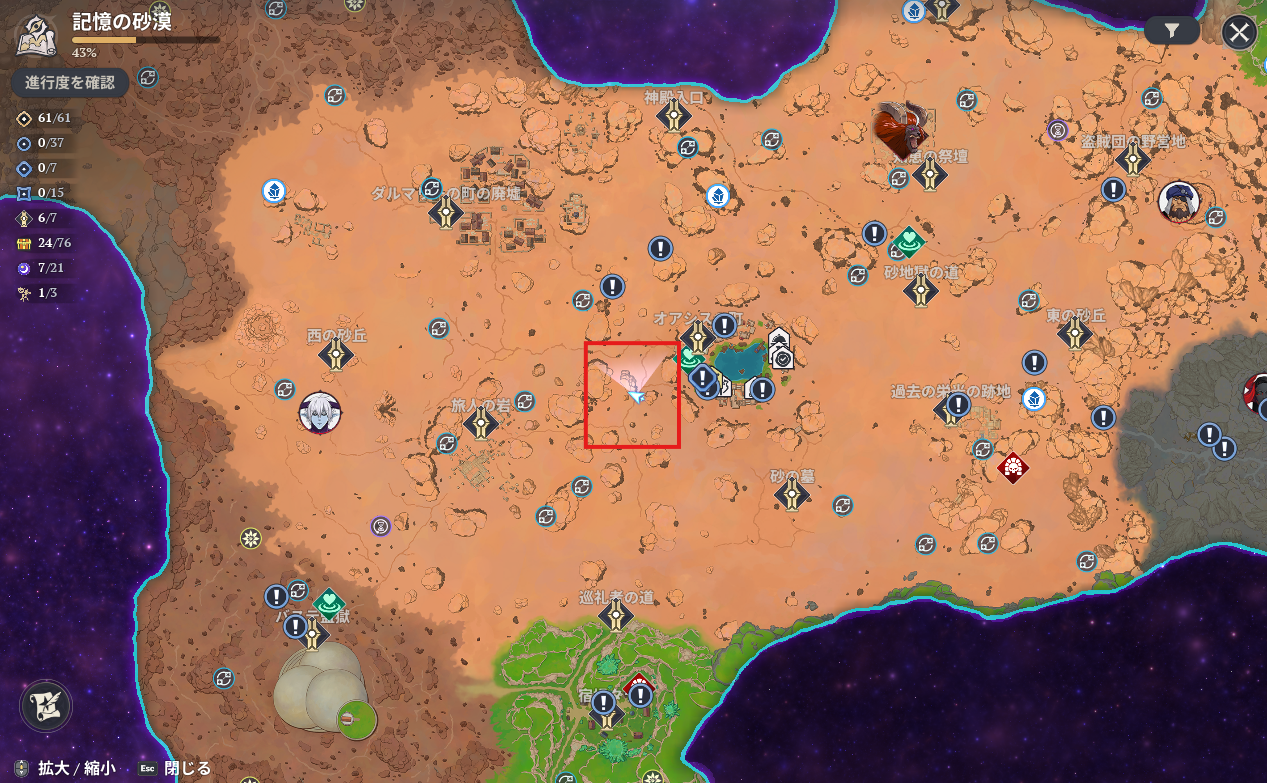Open the map marker filter
1267x783 pixels.
click(1172, 31)
